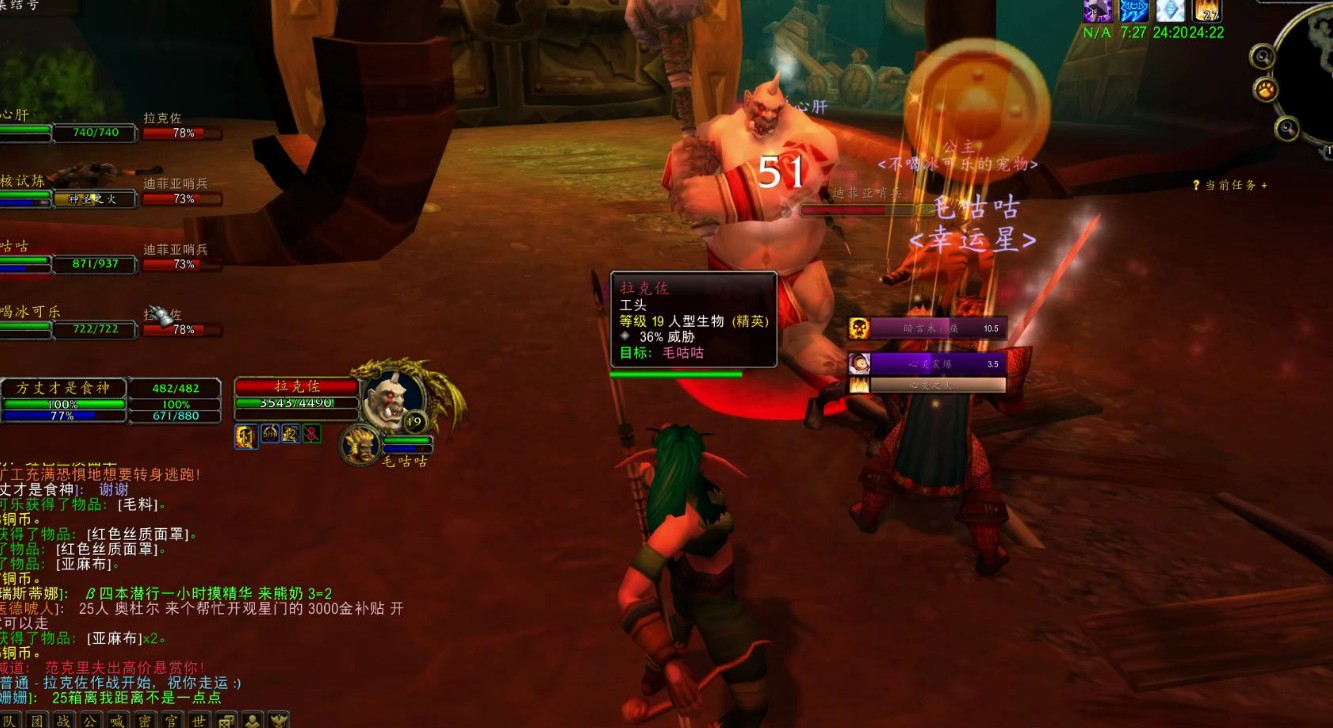Select party member with 871/937 health
The width and height of the screenshot is (1333, 728).
pos(95,264)
